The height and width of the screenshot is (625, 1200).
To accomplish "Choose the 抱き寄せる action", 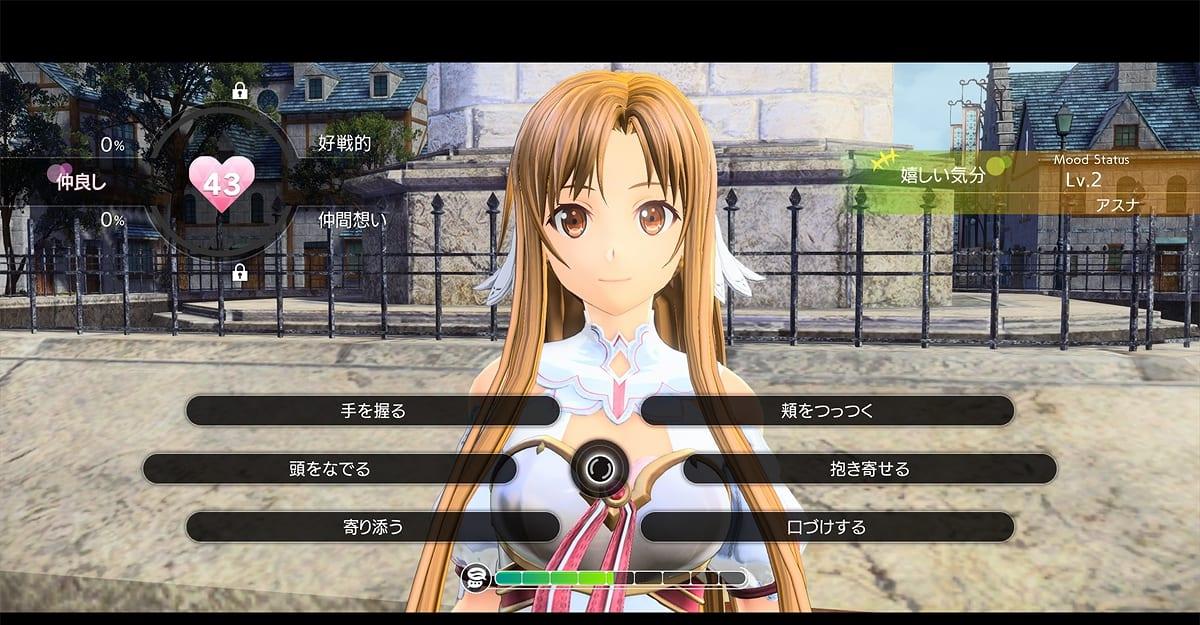I will (x=869, y=468).
